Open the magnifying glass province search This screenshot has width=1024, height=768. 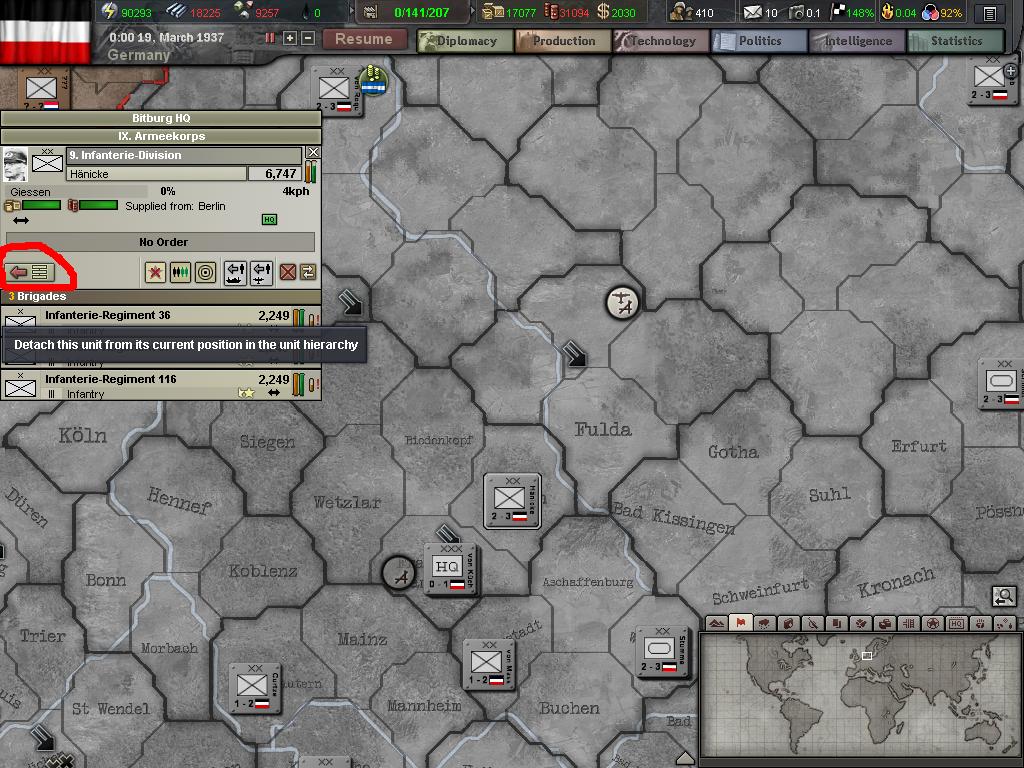1004,597
